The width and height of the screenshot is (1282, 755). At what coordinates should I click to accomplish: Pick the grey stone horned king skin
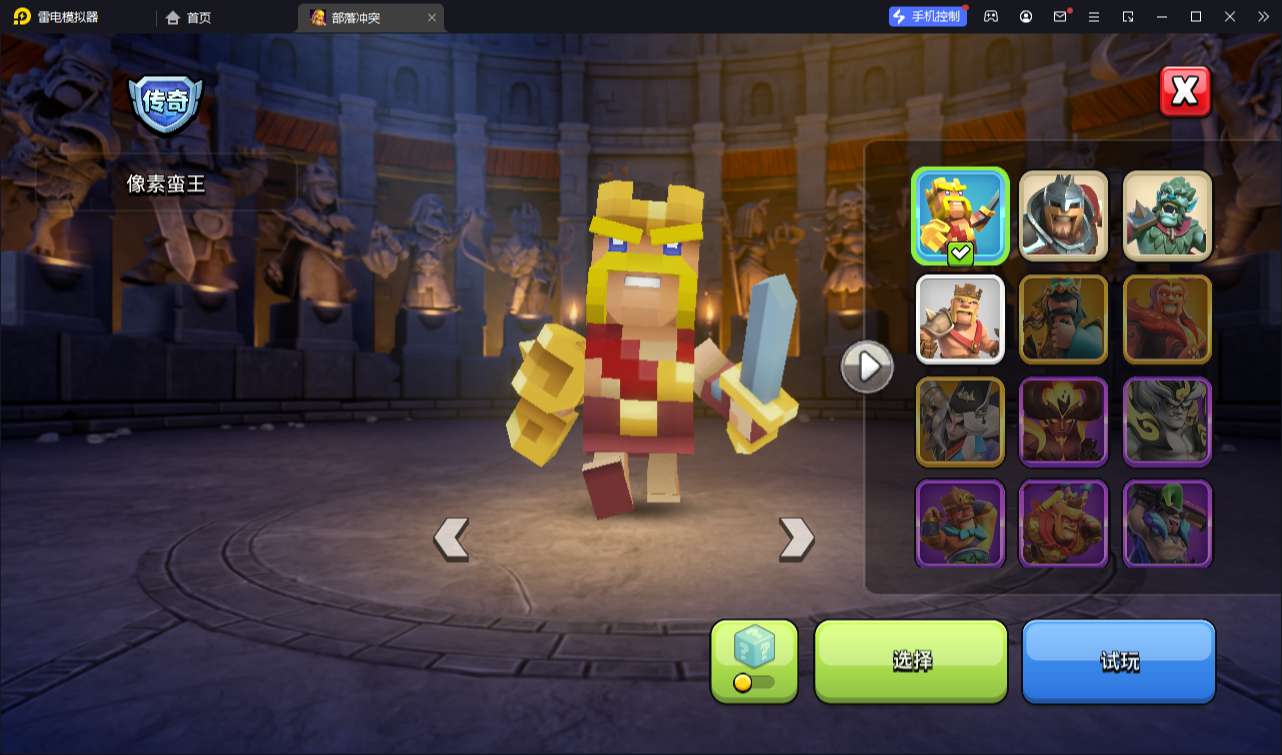1167,421
